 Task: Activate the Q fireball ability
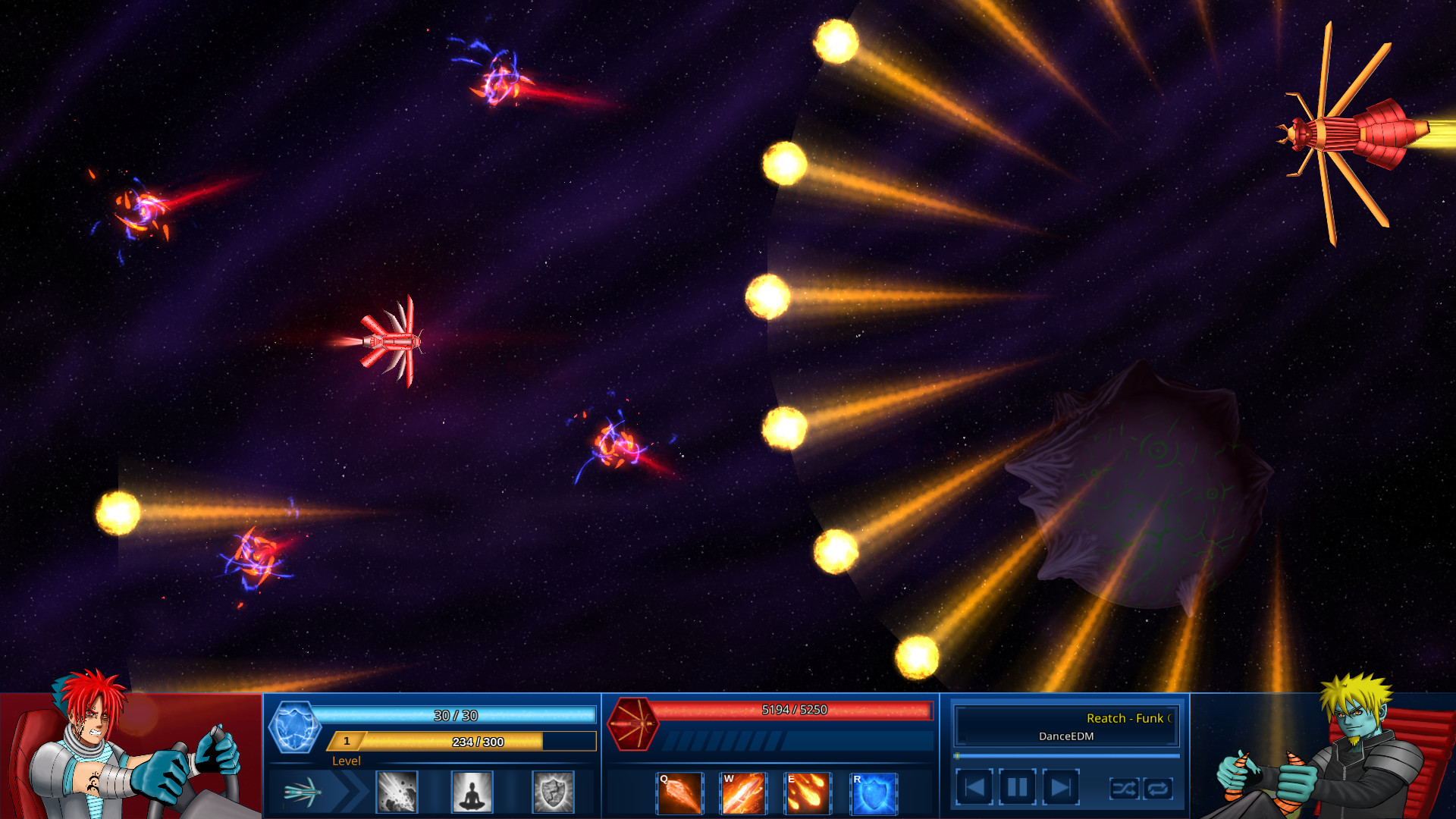(679, 793)
